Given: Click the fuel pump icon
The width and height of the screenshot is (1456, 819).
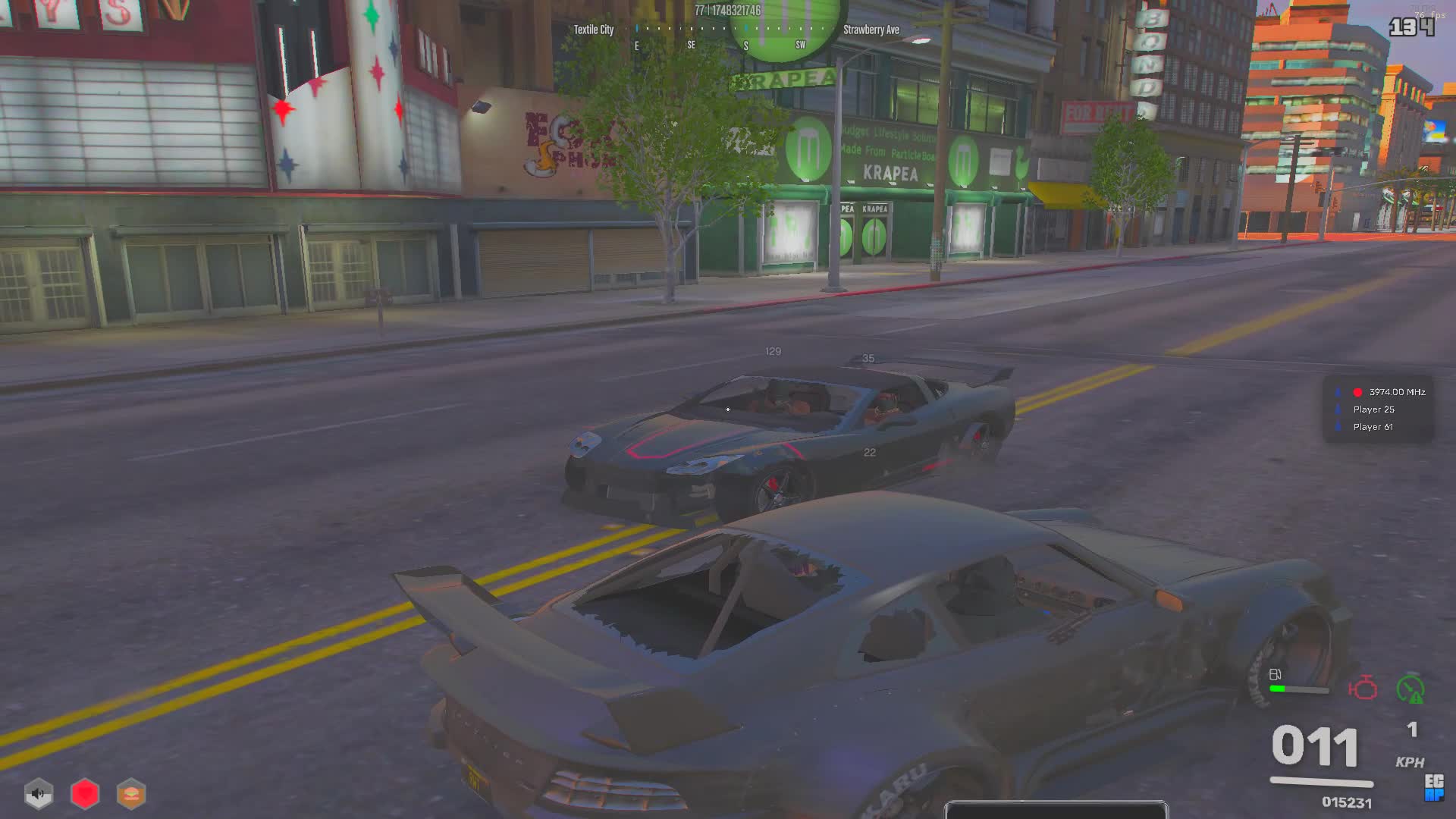Looking at the screenshot, I should pos(1276,674).
